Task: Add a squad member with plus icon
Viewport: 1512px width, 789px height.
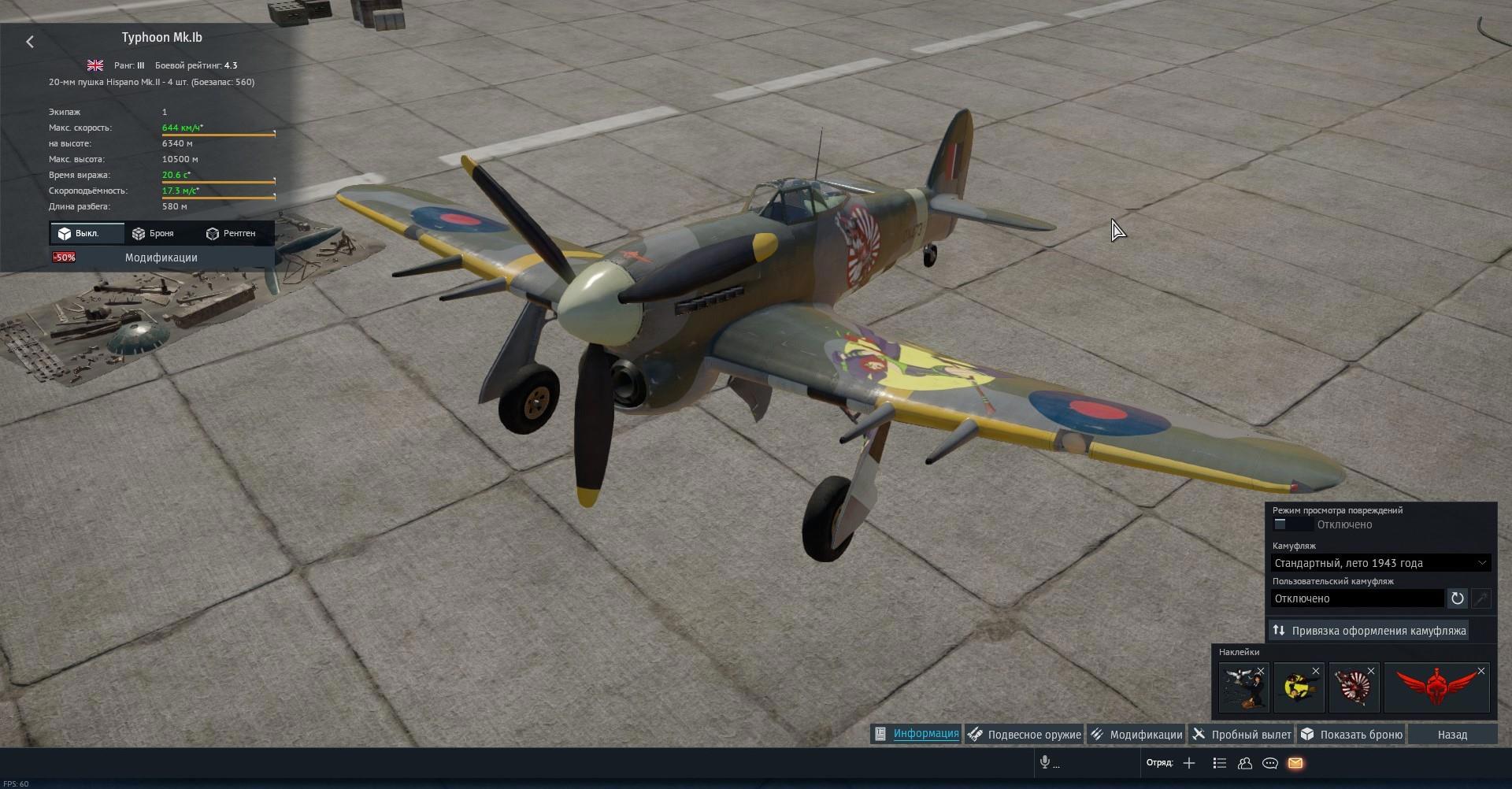Action: click(x=1189, y=763)
